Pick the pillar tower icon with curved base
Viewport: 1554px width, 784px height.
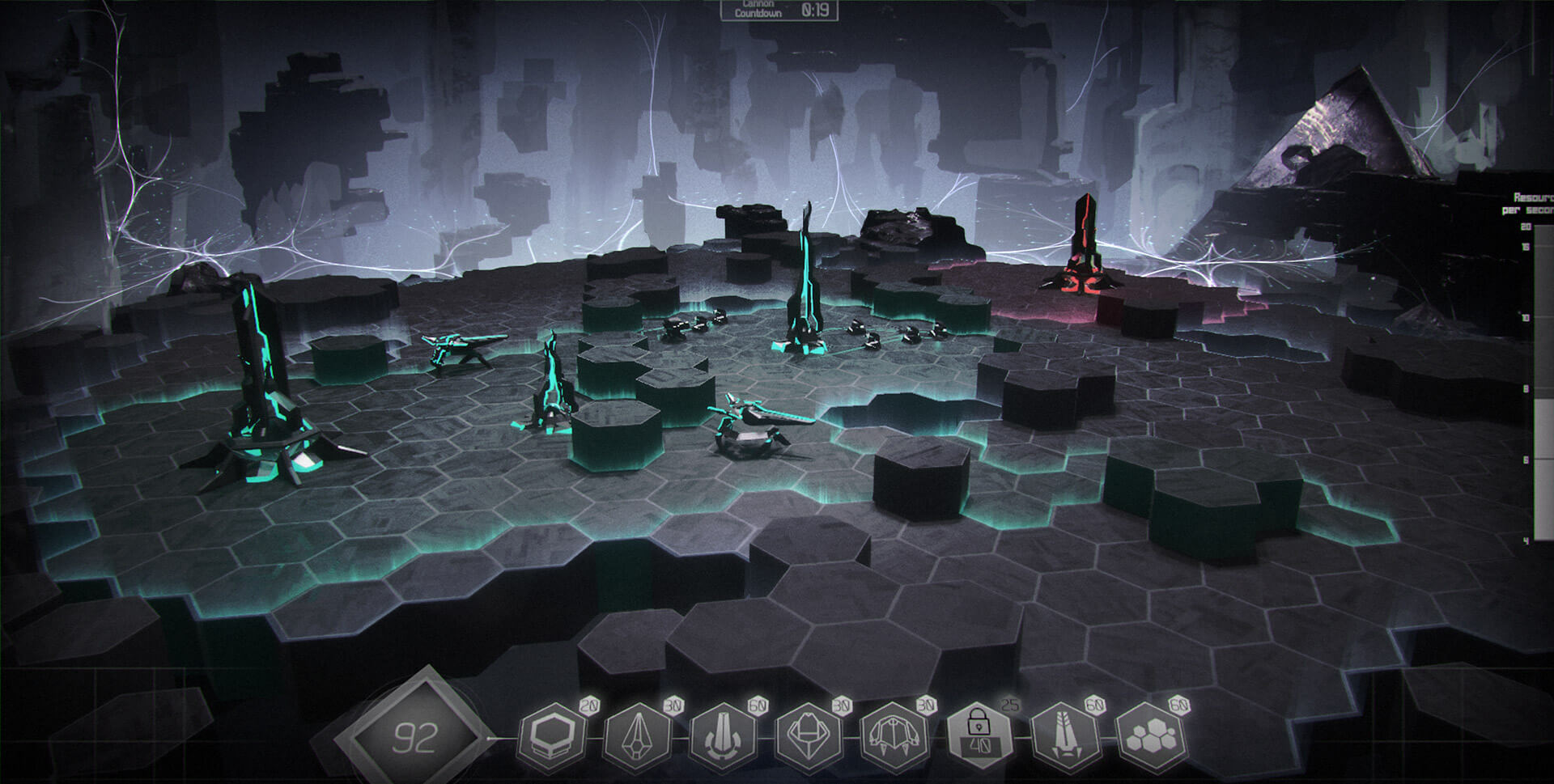coord(723,738)
